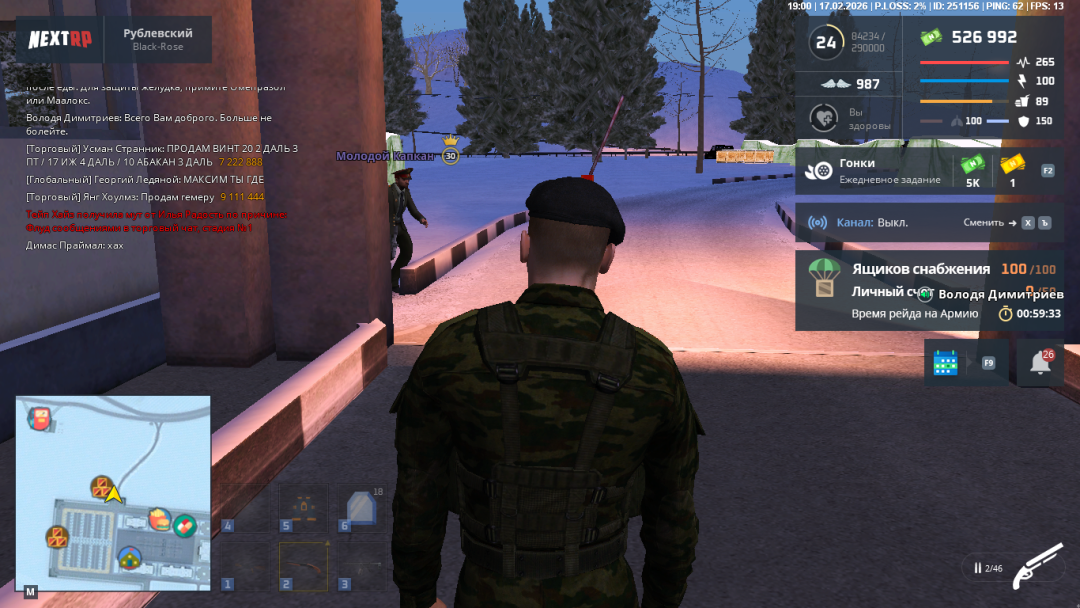
Task: Click the health status heart icon
Action: coord(823,117)
